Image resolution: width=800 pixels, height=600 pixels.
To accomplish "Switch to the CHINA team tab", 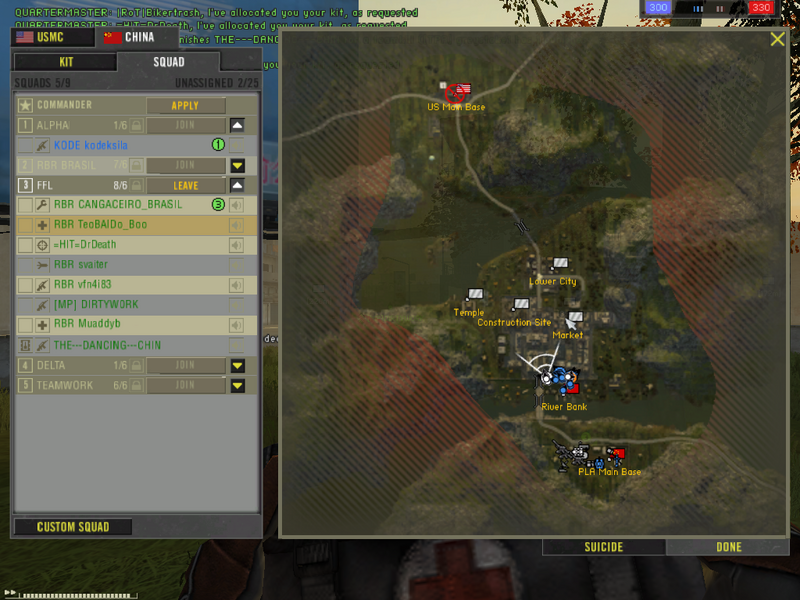I will tap(132, 38).
